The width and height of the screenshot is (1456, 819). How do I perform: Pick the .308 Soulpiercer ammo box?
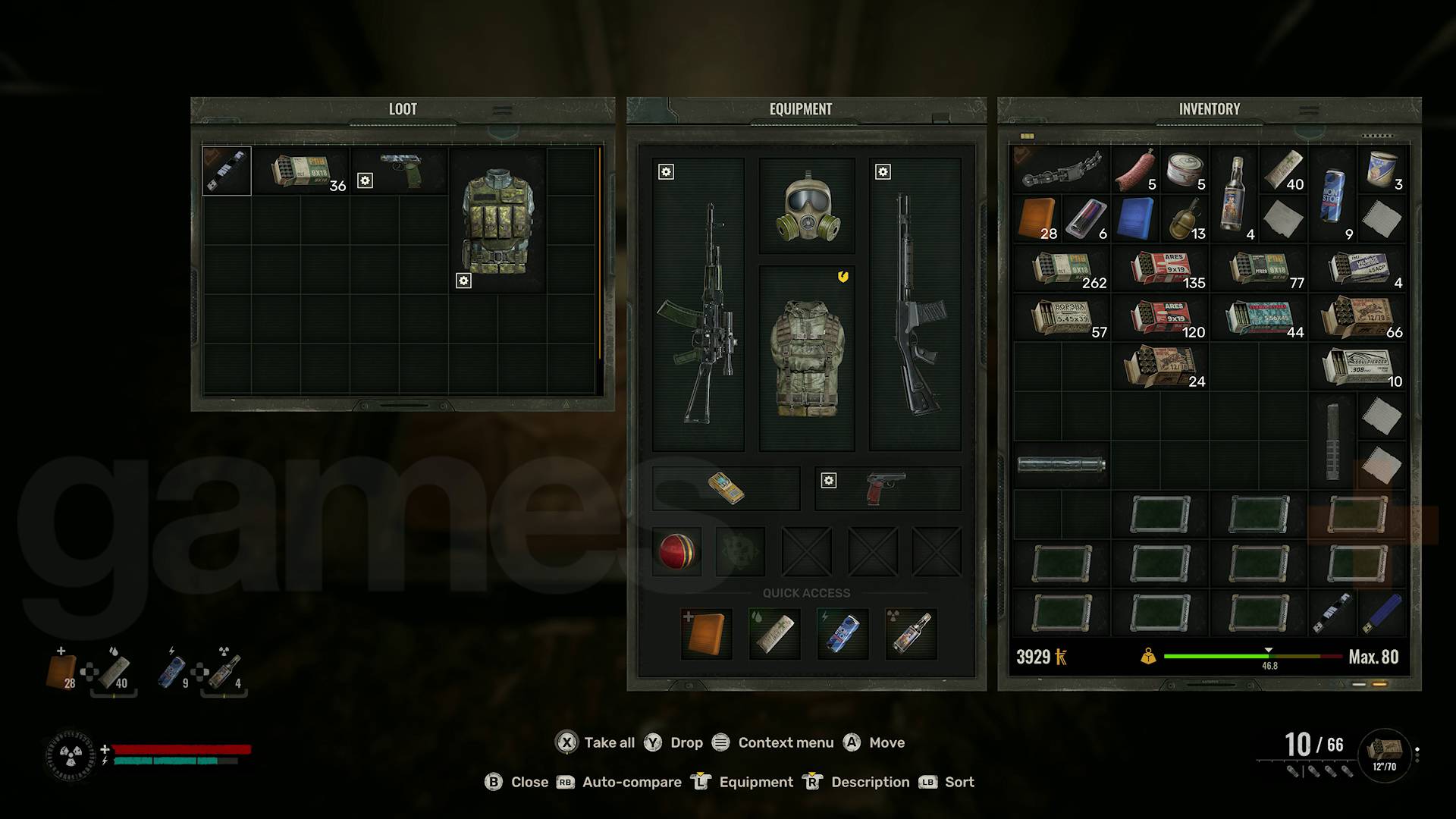[x=1359, y=367]
